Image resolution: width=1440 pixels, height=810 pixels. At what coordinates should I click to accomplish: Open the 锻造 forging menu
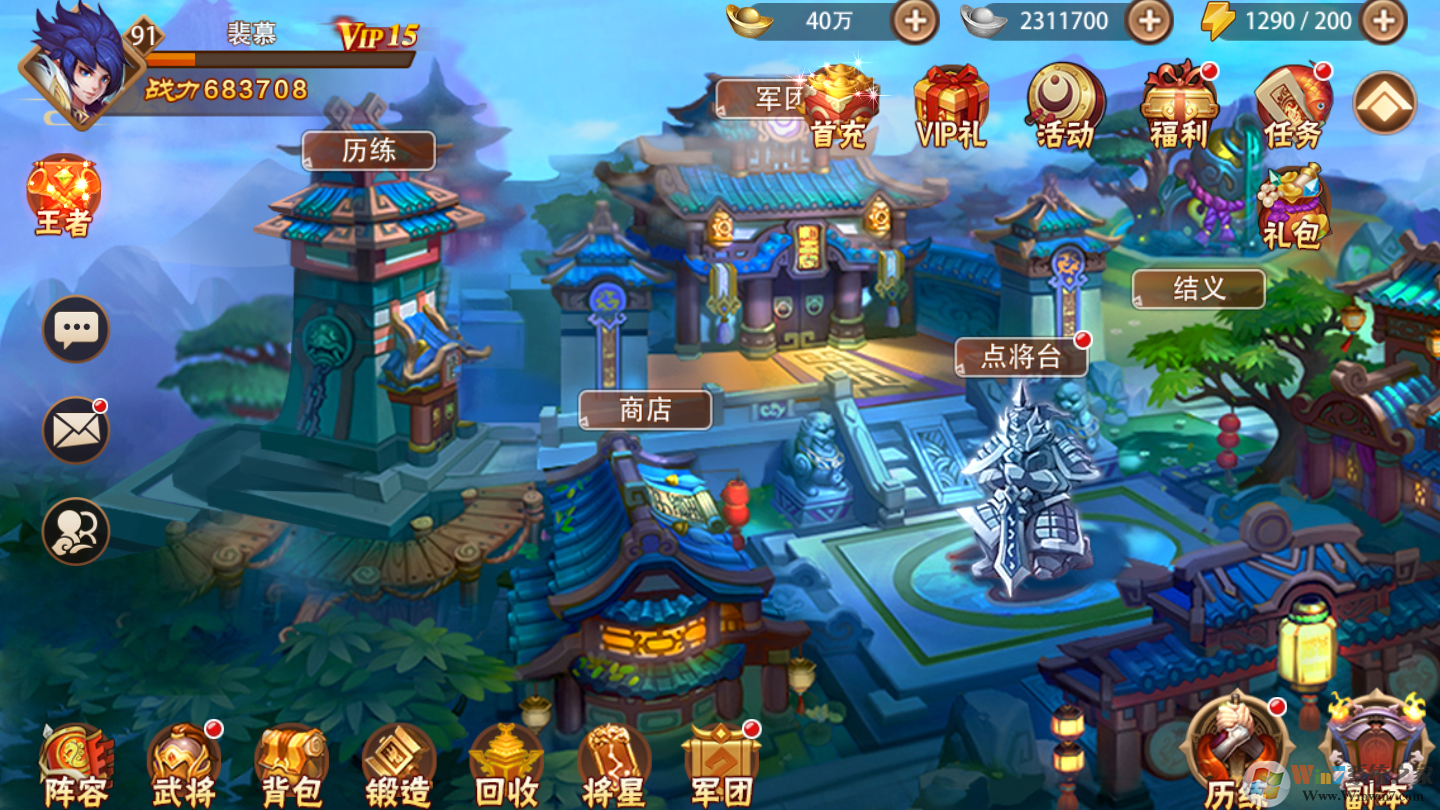pyautogui.click(x=398, y=767)
